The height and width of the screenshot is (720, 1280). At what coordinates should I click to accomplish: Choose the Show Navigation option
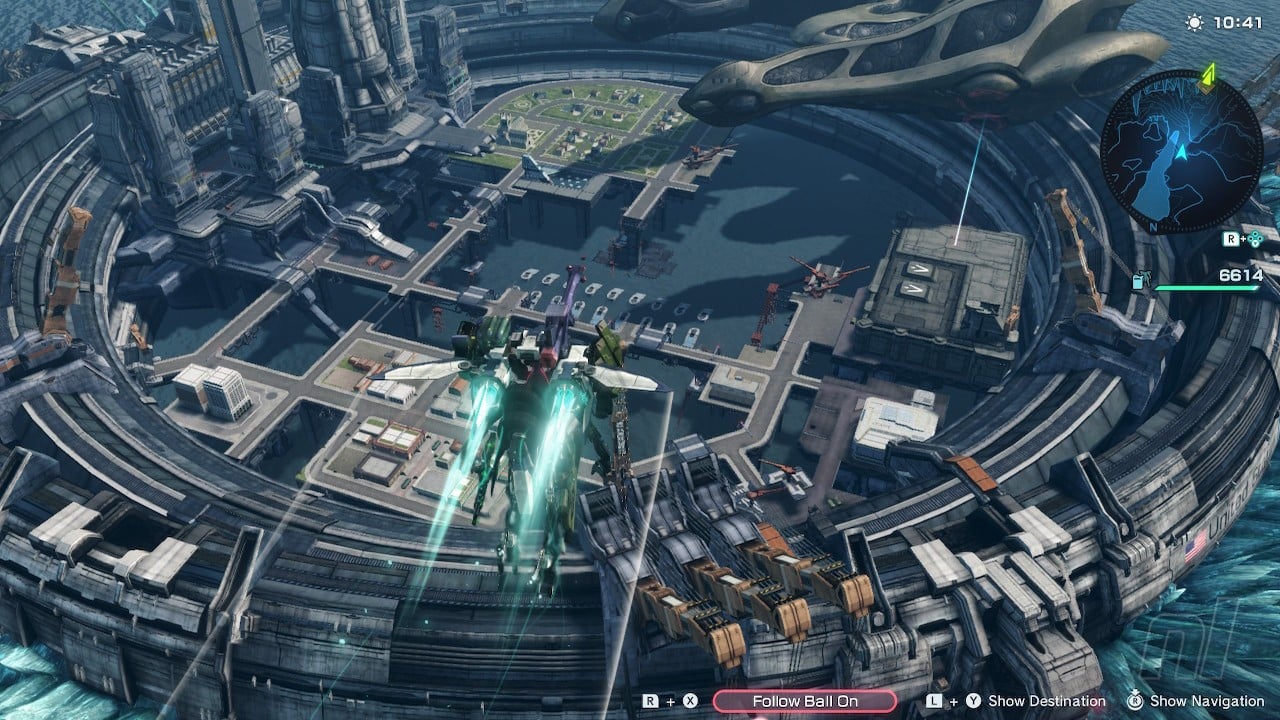[x=1207, y=702]
